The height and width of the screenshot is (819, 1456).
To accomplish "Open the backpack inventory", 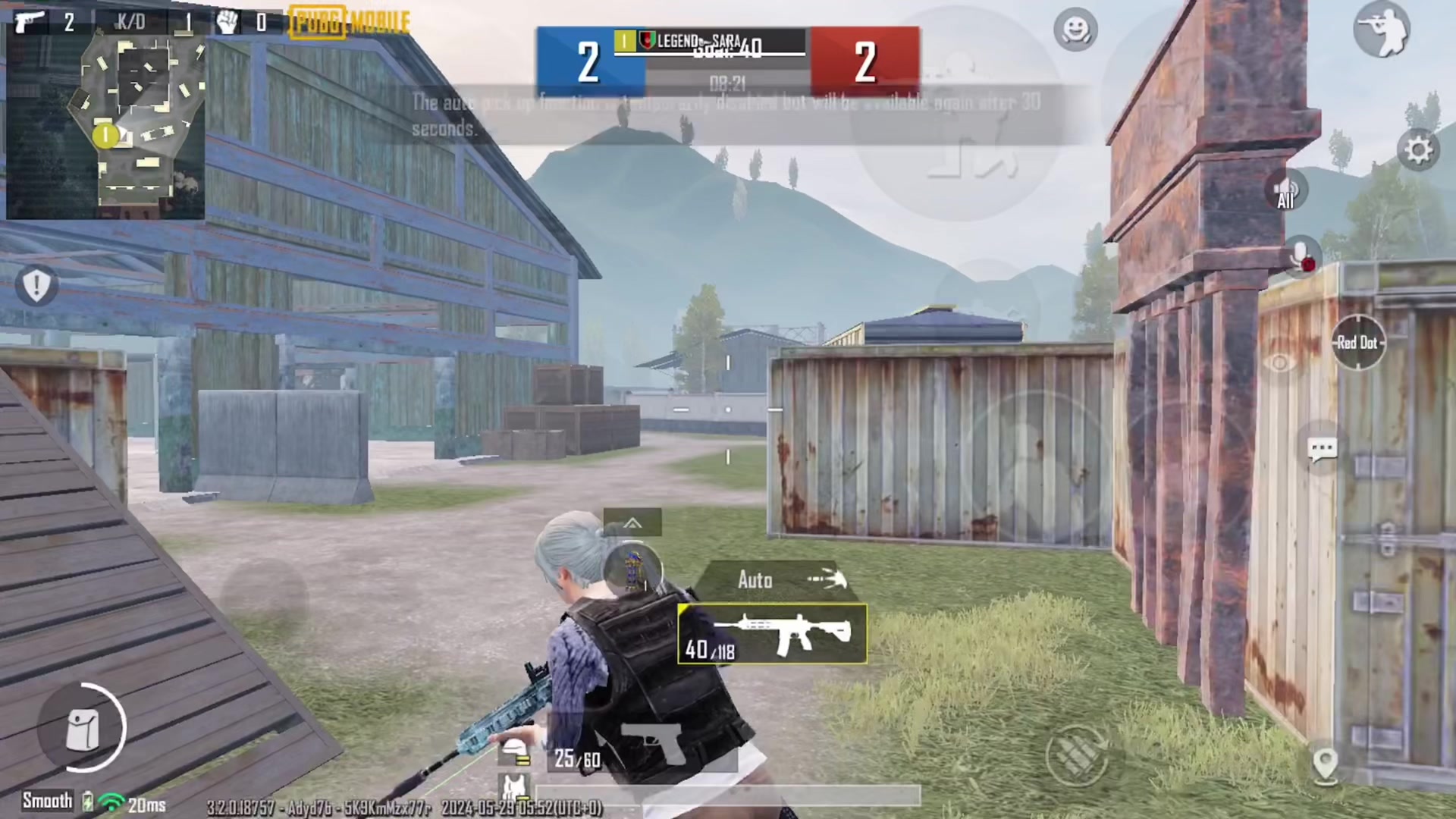I will click(83, 729).
